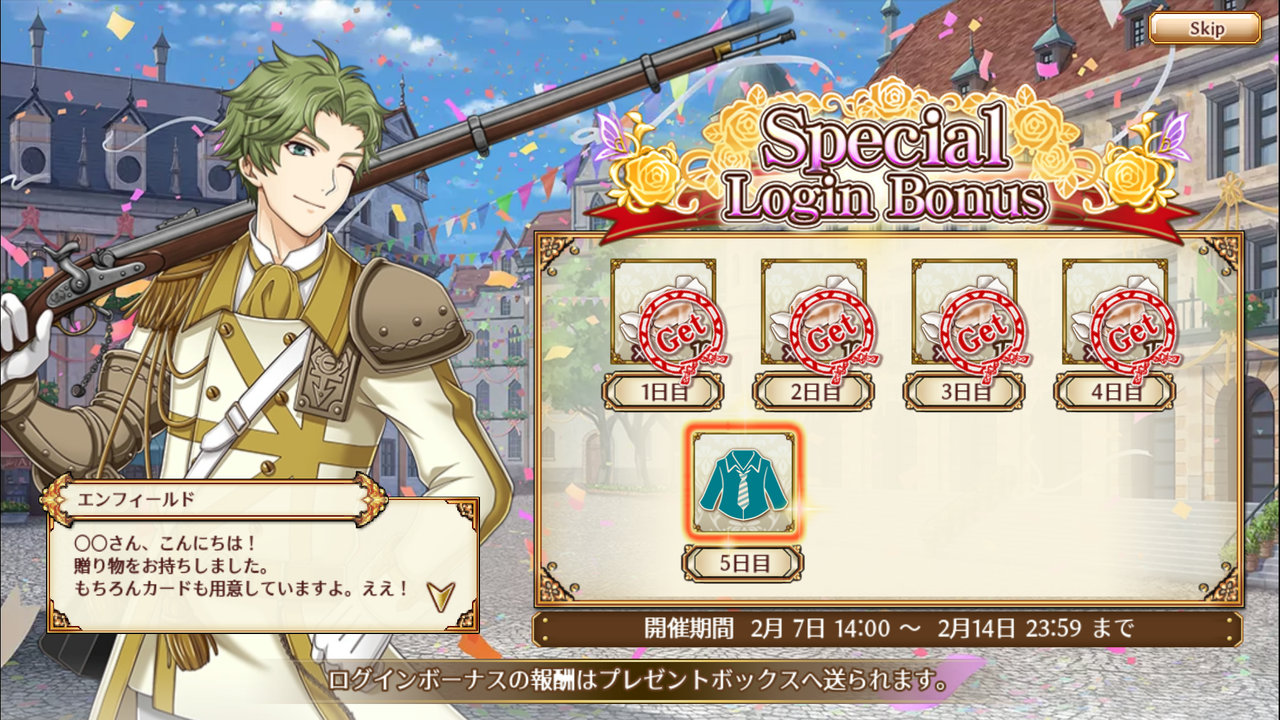The image size is (1280, 720).
Task: Skip the login bonus scene
Action: click(x=1204, y=28)
